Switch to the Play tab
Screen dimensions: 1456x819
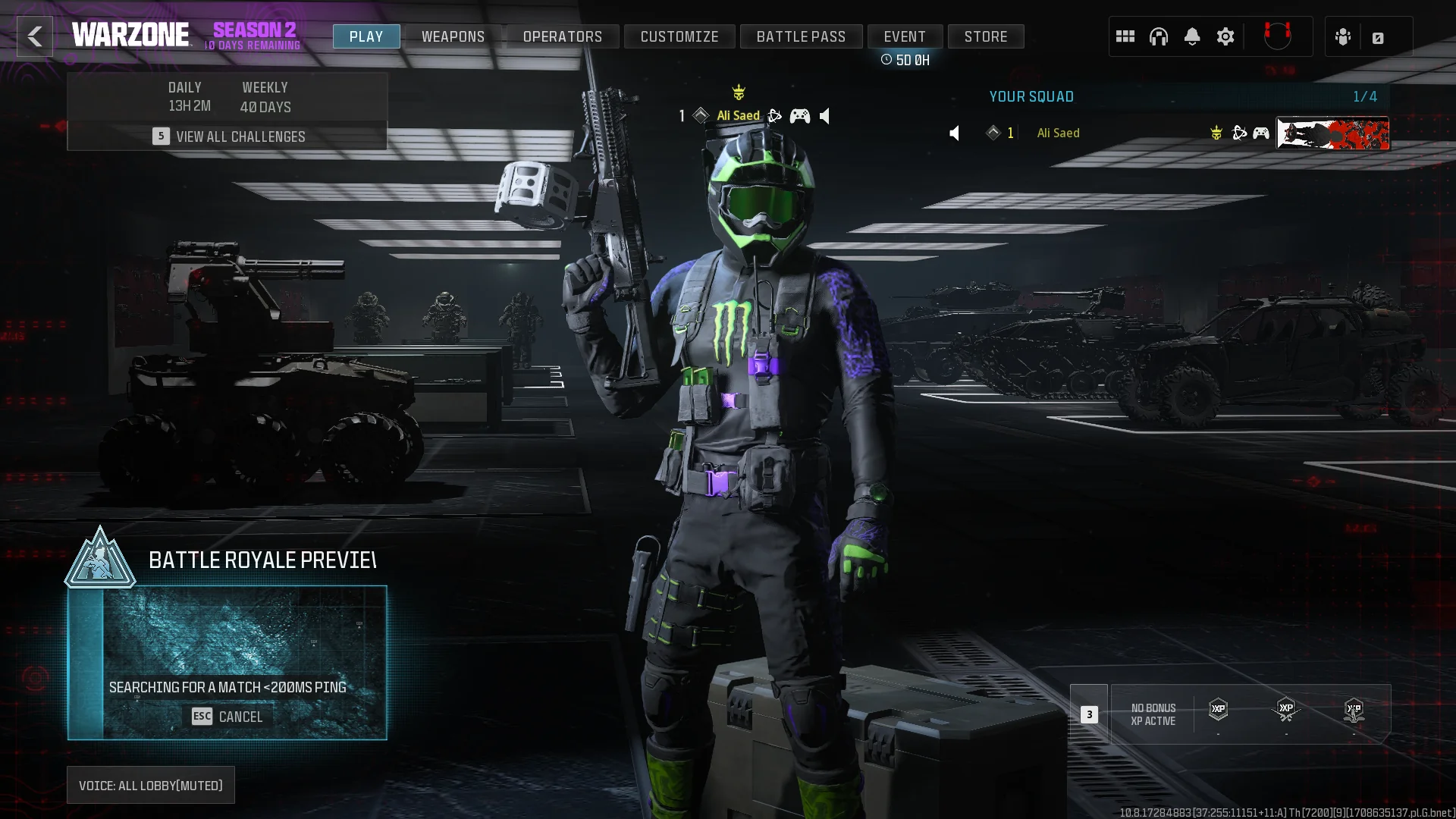click(x=366, y=36)
